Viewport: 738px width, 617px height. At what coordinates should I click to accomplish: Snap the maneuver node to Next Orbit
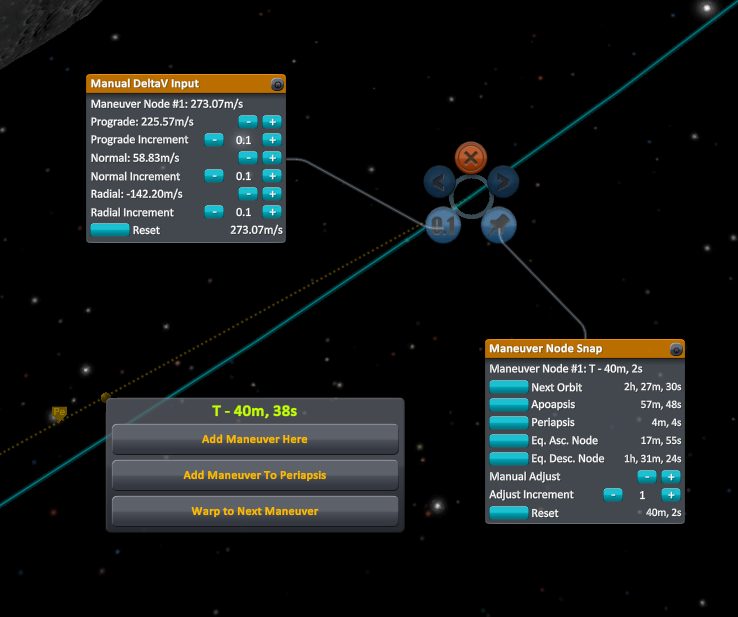(508, 387)
